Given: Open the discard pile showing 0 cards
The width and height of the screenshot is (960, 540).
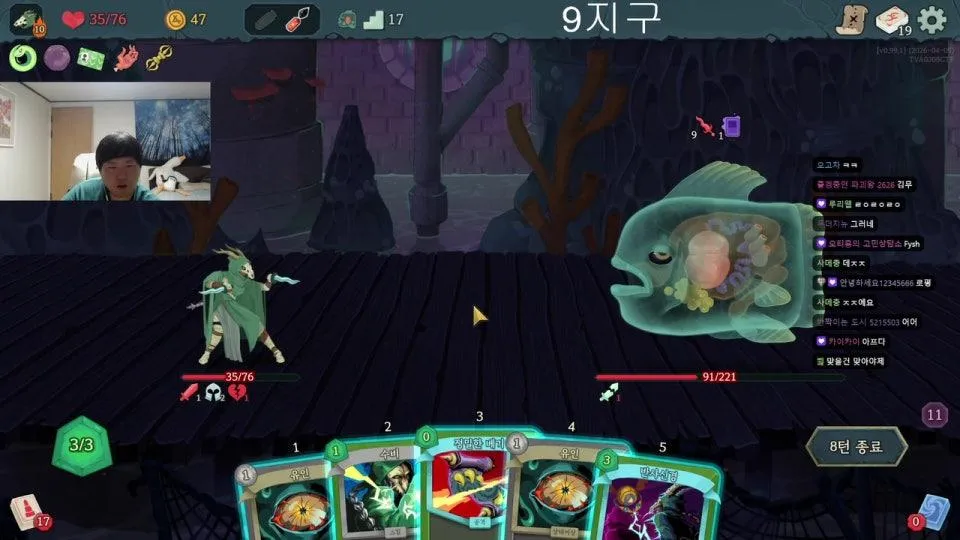Looking at the screenshot, I should (932, 509).
